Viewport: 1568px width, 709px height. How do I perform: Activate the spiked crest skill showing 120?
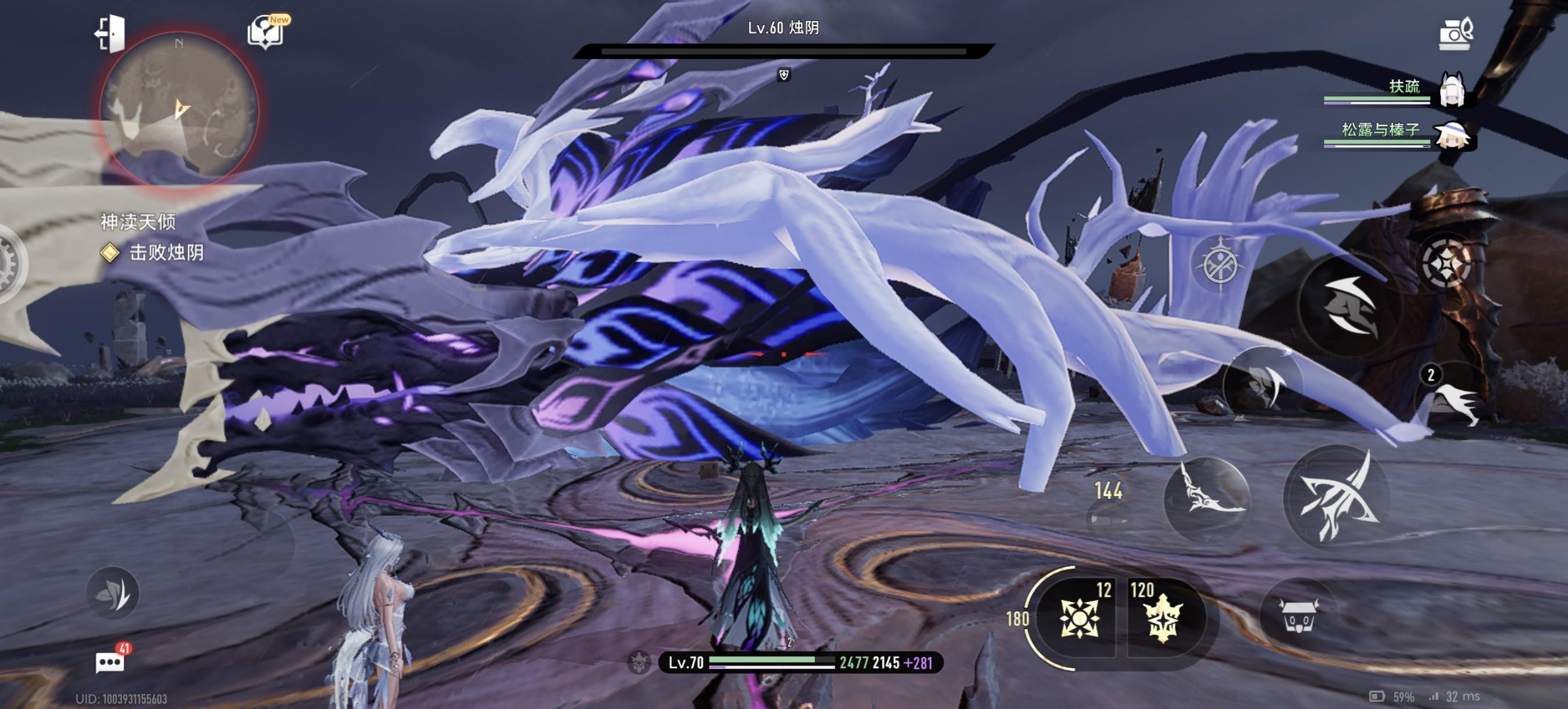1163,618
